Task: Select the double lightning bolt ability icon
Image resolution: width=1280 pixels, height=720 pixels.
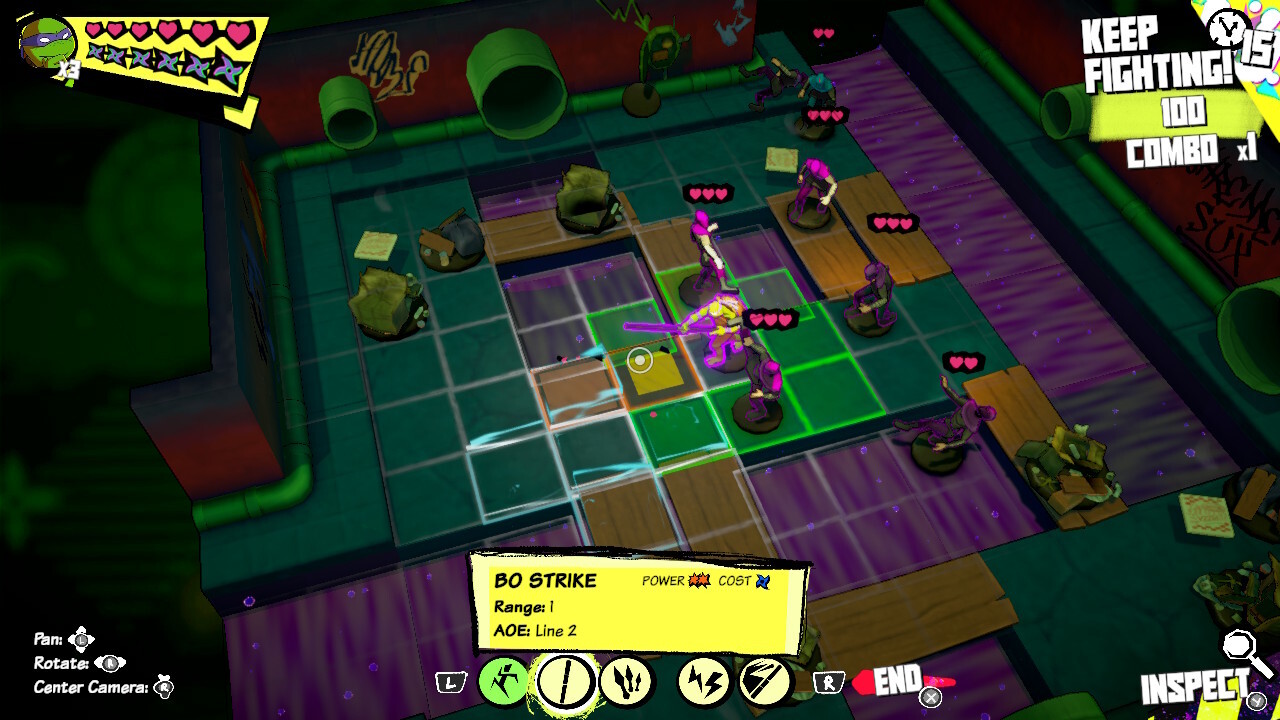Action: (x=706, y=682)
